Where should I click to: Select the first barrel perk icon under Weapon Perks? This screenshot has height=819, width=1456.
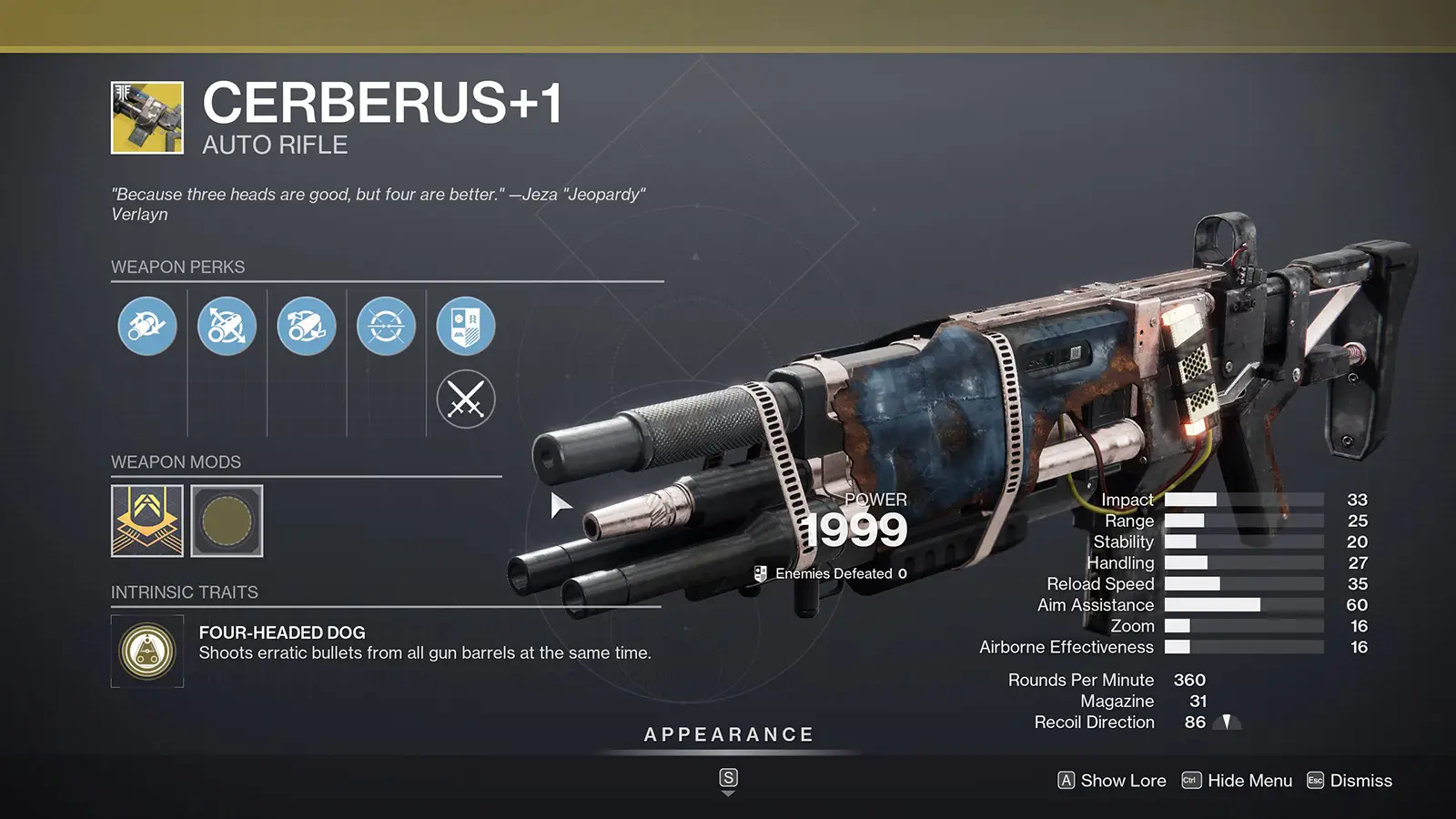click(147, 326)
